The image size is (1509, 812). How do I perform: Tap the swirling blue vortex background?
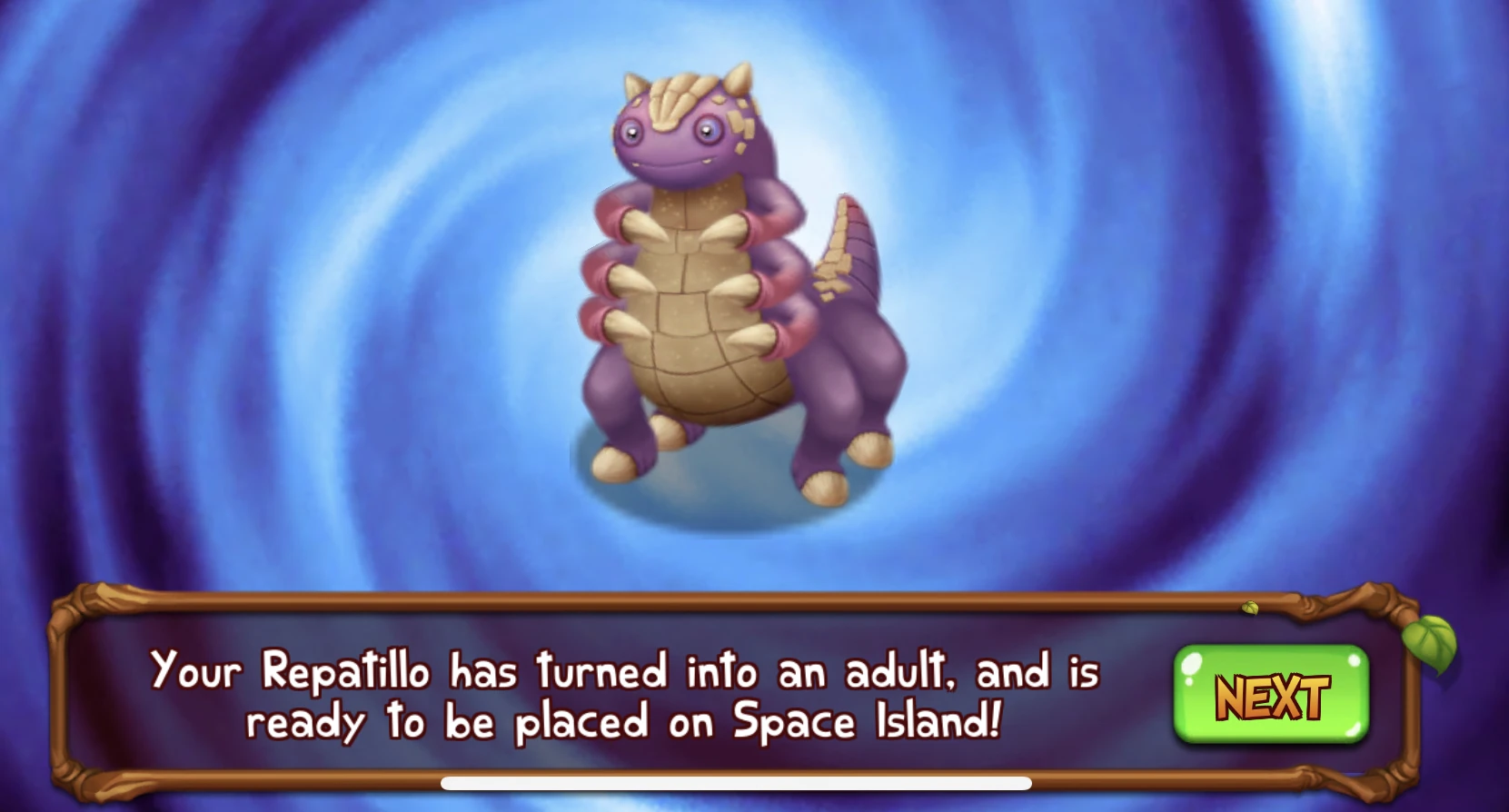[1181, 272]
